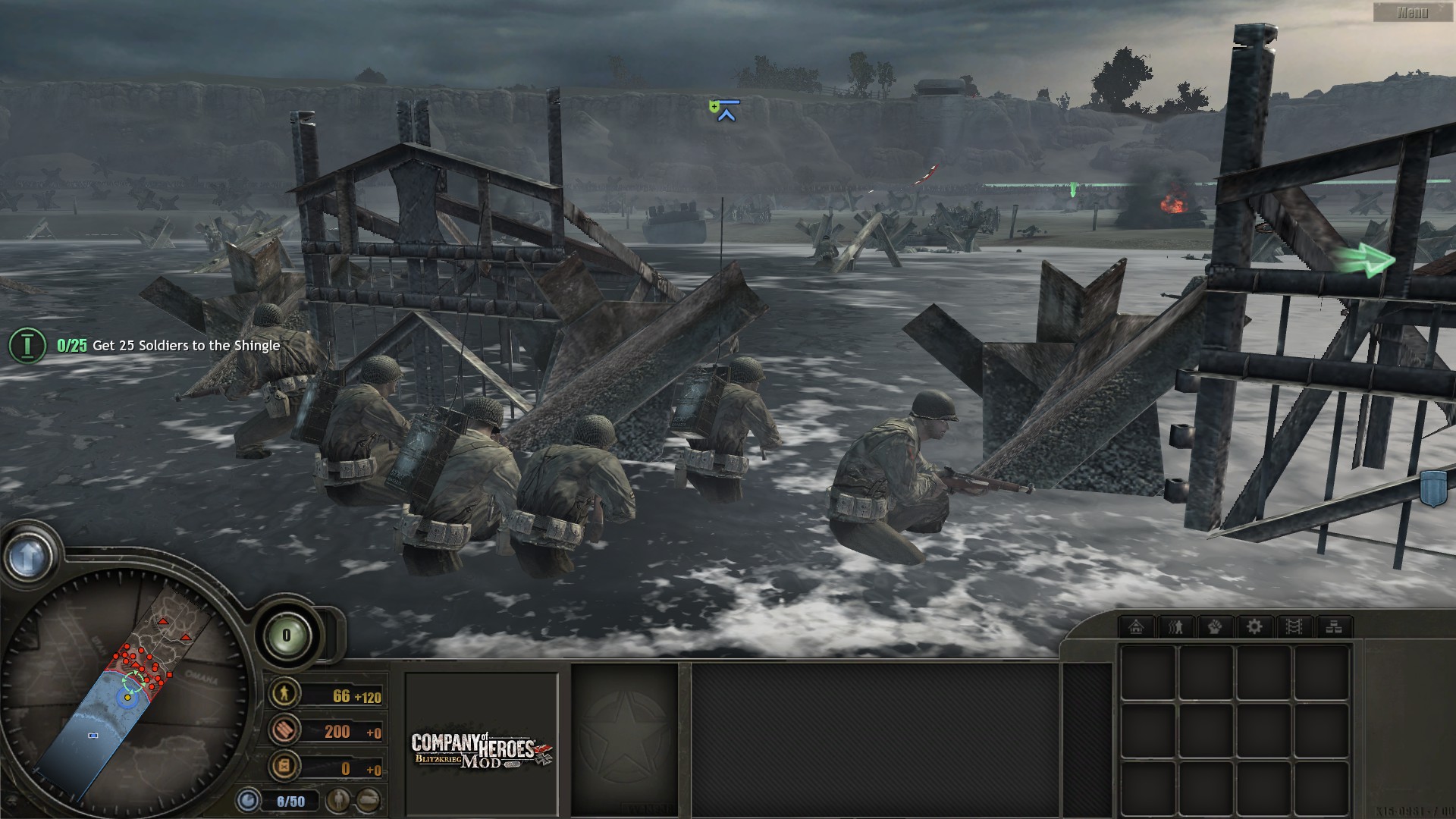Select the headquarters building tab icon
Screen dimensions: 1456x819
tap(1136, 627)
